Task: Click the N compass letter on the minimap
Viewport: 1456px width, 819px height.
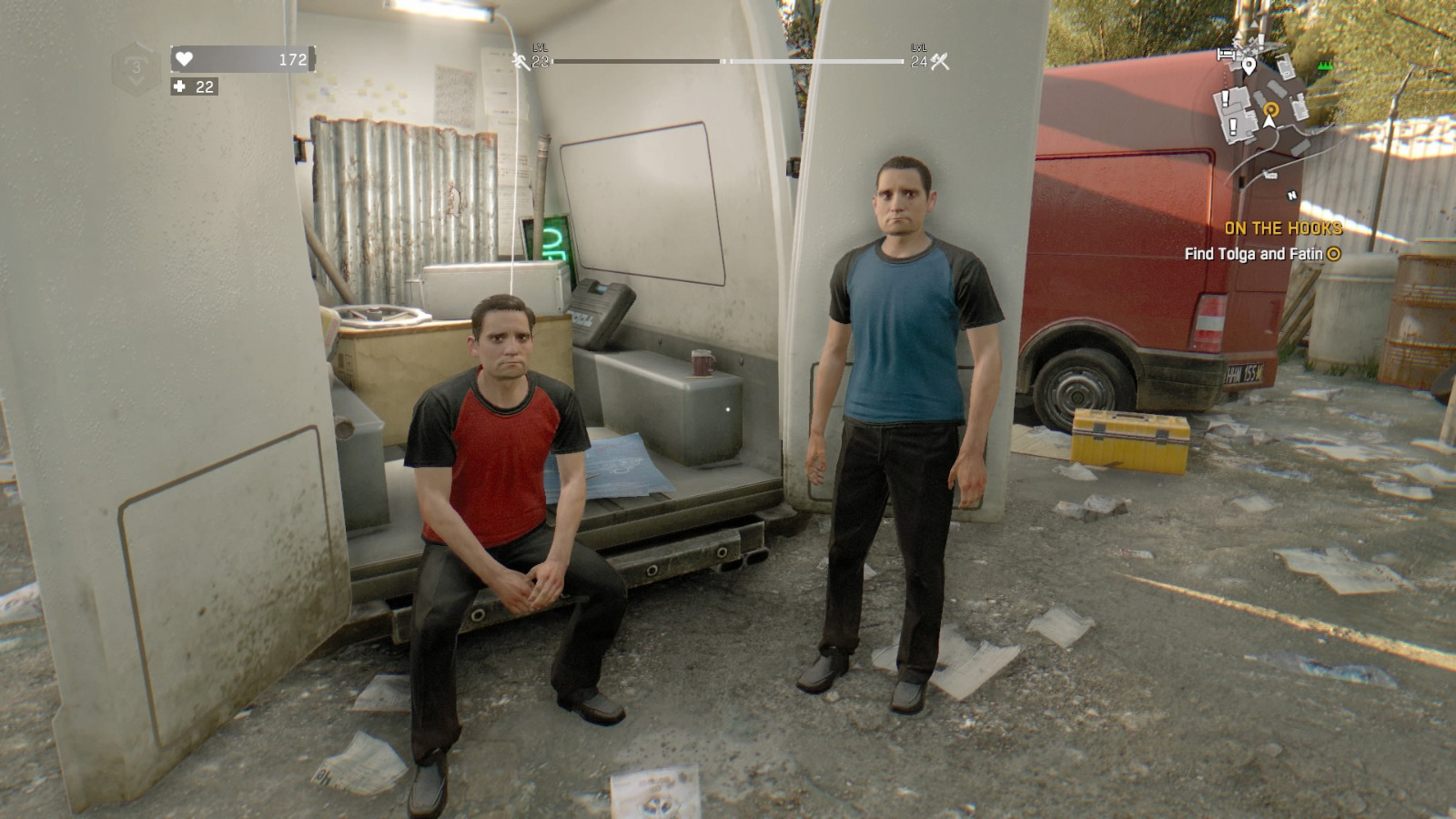Action: (1292, 195)
